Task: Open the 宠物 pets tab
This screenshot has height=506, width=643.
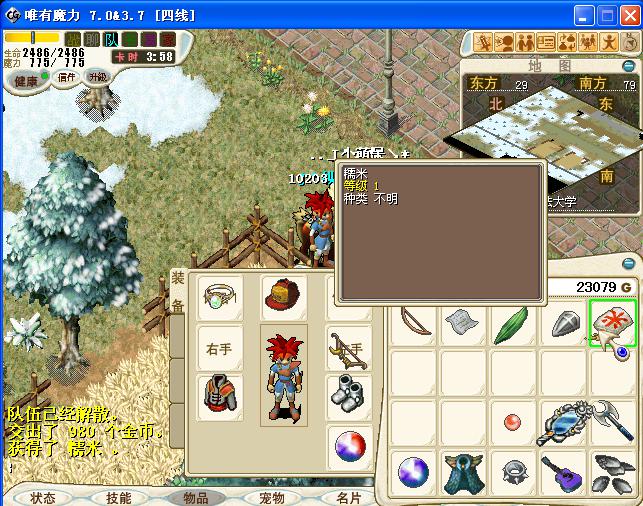Action: pos(272,497)
